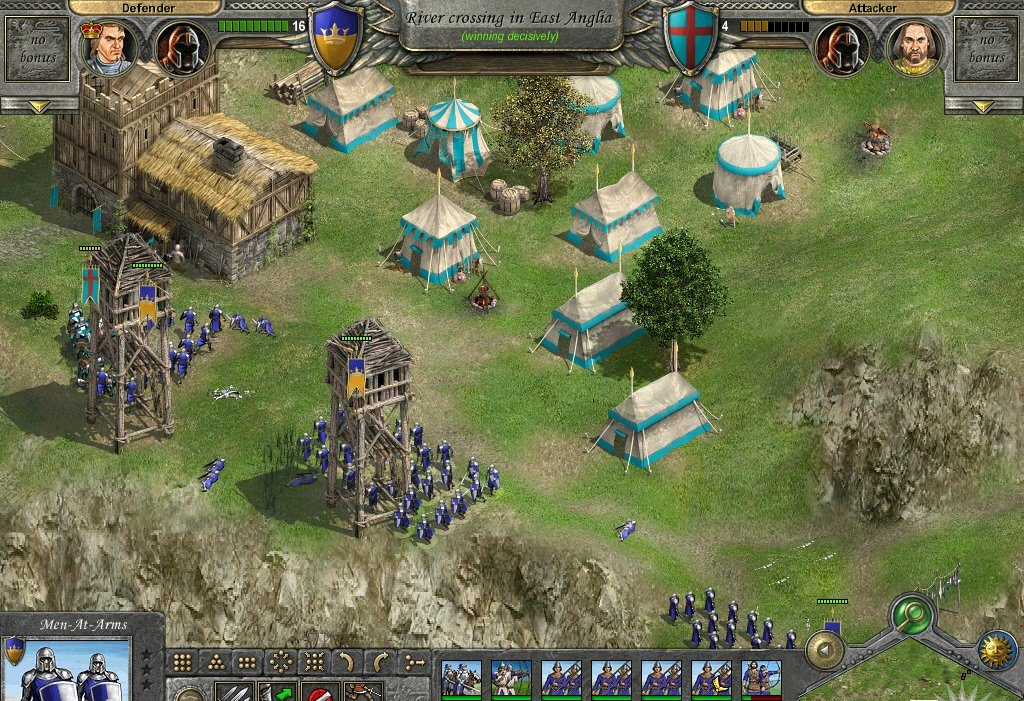Click the crowned defender king portrait
Screen dimensions: 1024x701
click(x=108, y=47)
